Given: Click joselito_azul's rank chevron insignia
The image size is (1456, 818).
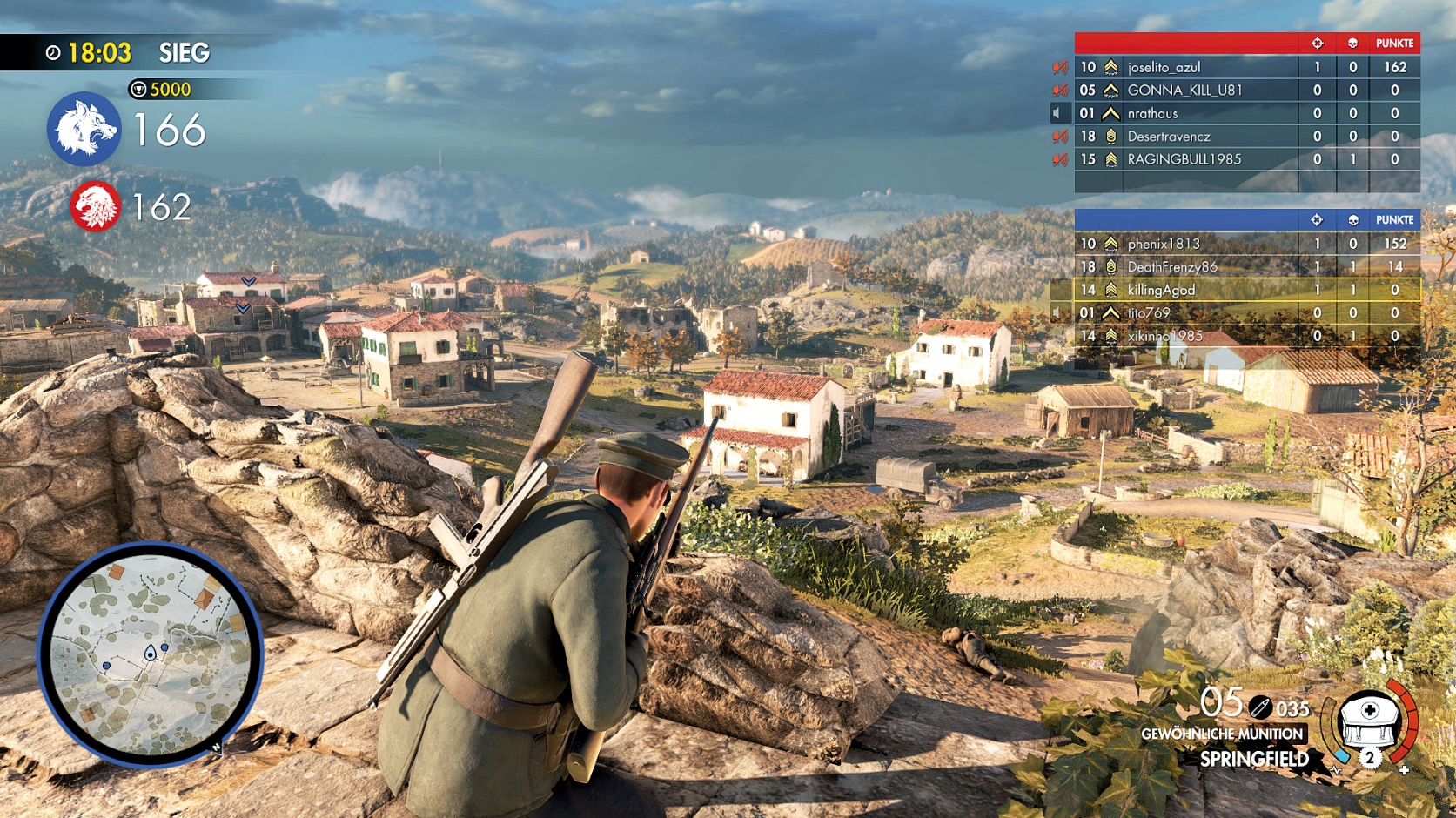Looking at the screenshot, I should pos(1110,66).
